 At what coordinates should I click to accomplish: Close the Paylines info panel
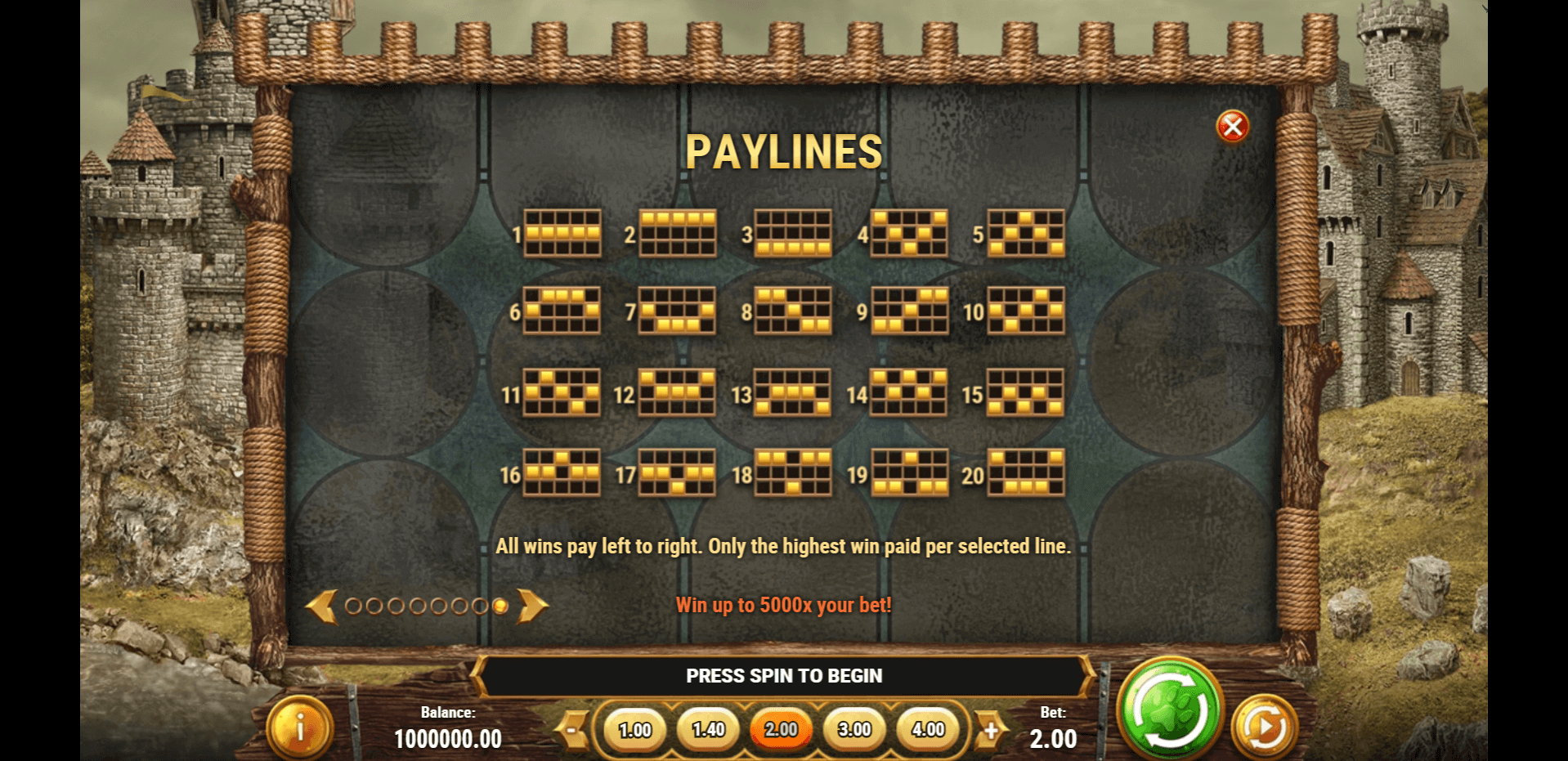click(1232, 127)
